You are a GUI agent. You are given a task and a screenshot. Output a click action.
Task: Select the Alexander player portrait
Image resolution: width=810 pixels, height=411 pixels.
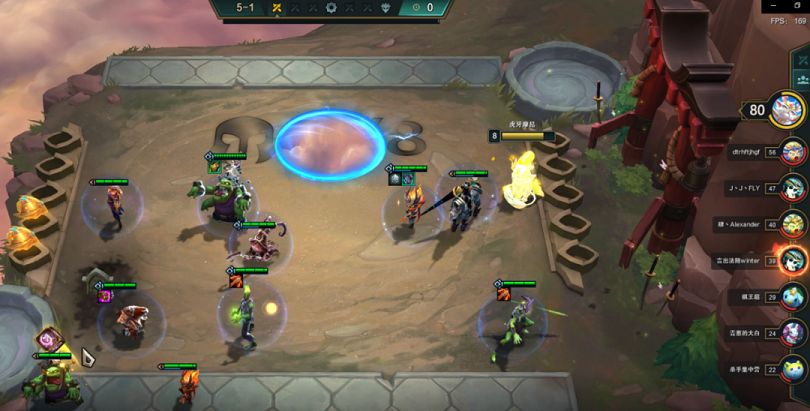793,224
